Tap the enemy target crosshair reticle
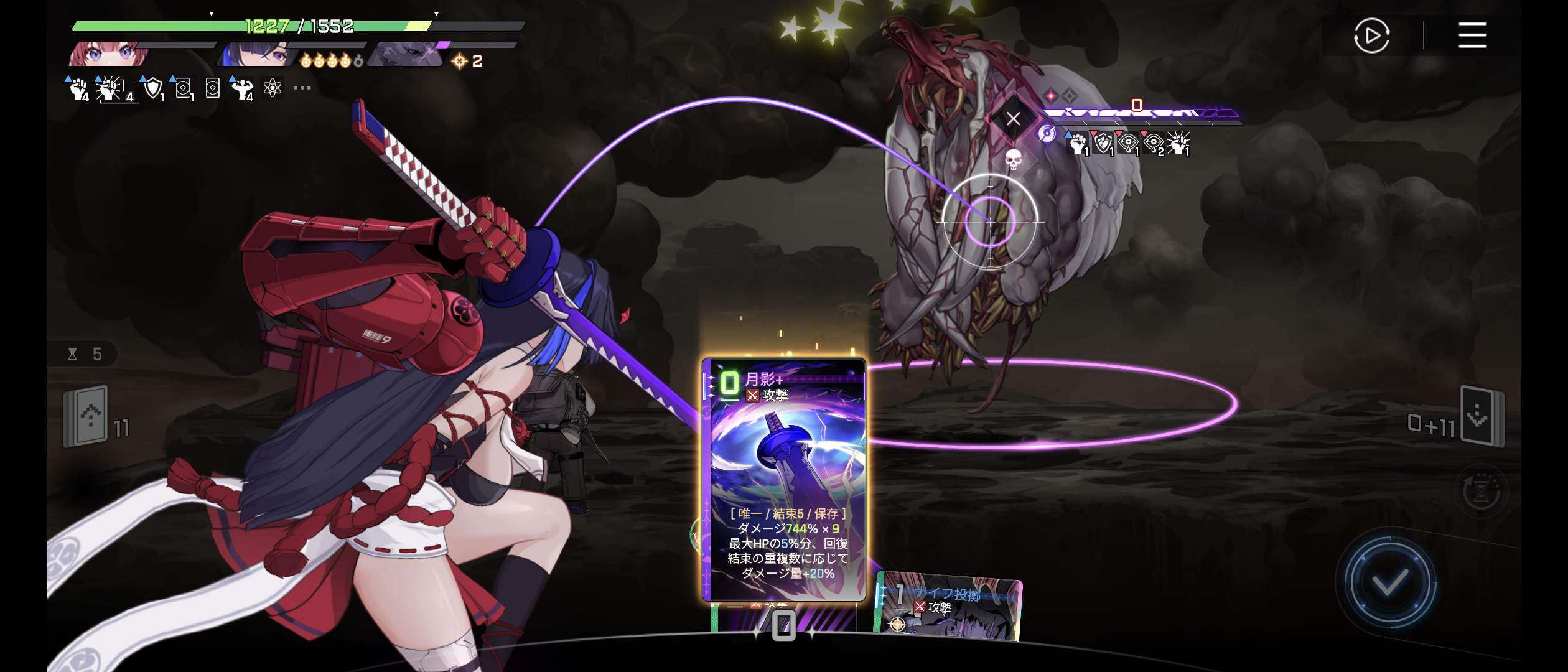Screen dimensions: 1568x672 (x=990, y=221)
